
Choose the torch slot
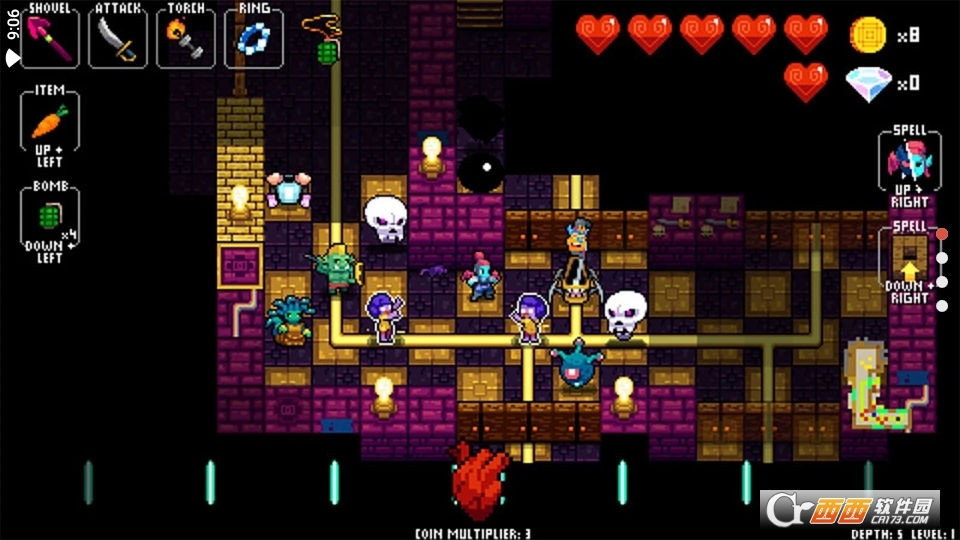pos(186,37)
